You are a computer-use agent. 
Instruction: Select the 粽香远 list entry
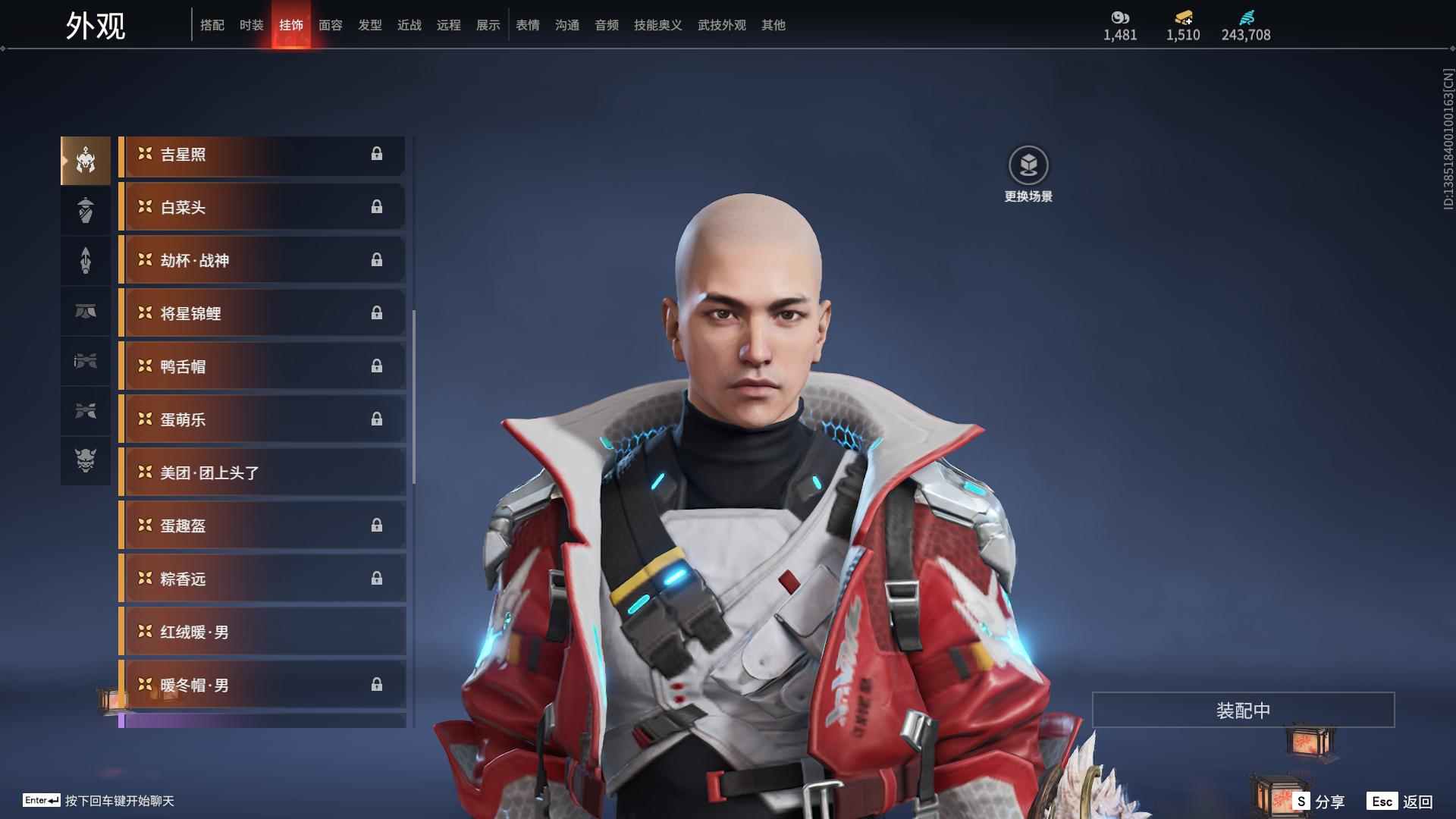click(x=262, y=579)
